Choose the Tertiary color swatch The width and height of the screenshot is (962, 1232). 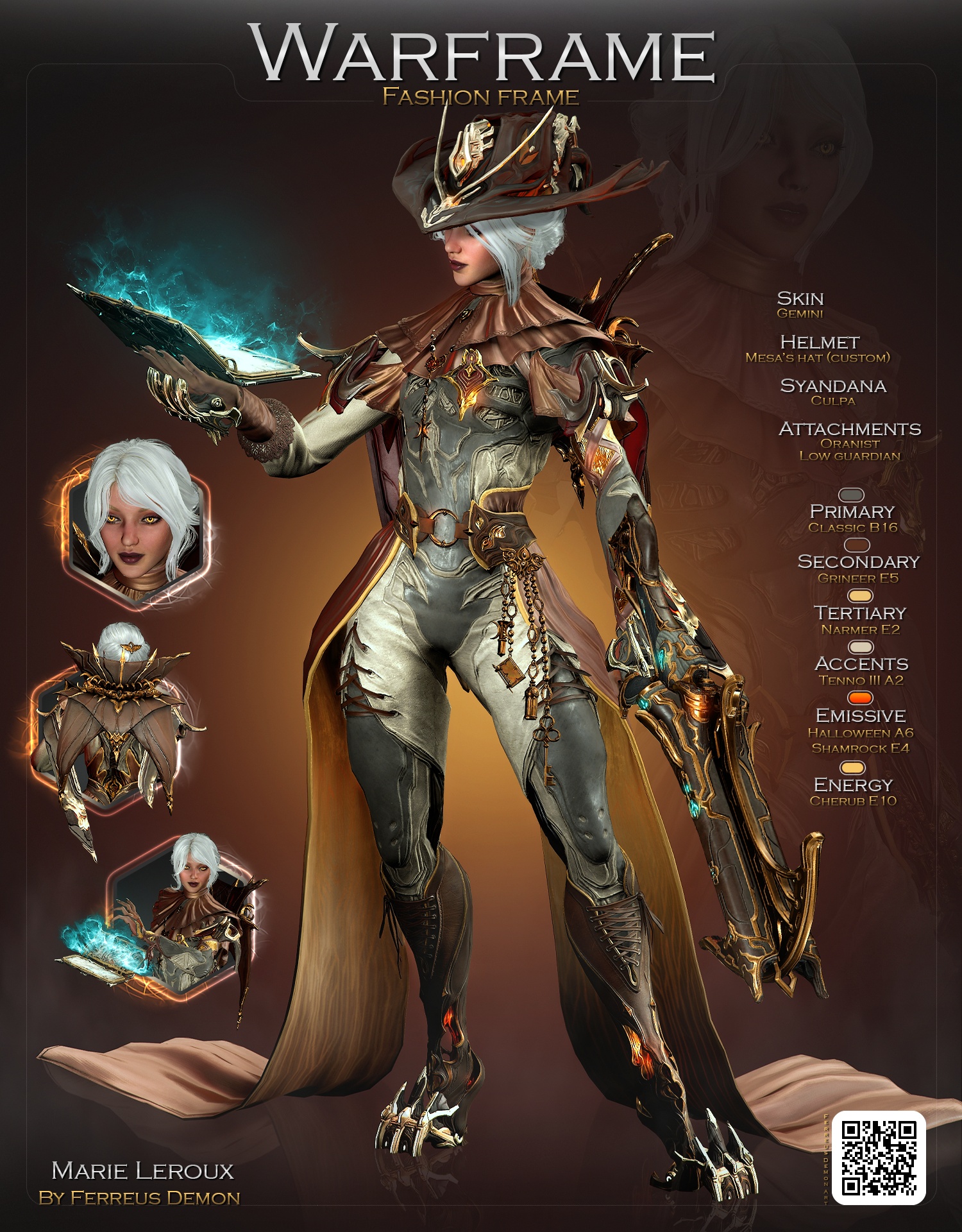pos(861,596)
